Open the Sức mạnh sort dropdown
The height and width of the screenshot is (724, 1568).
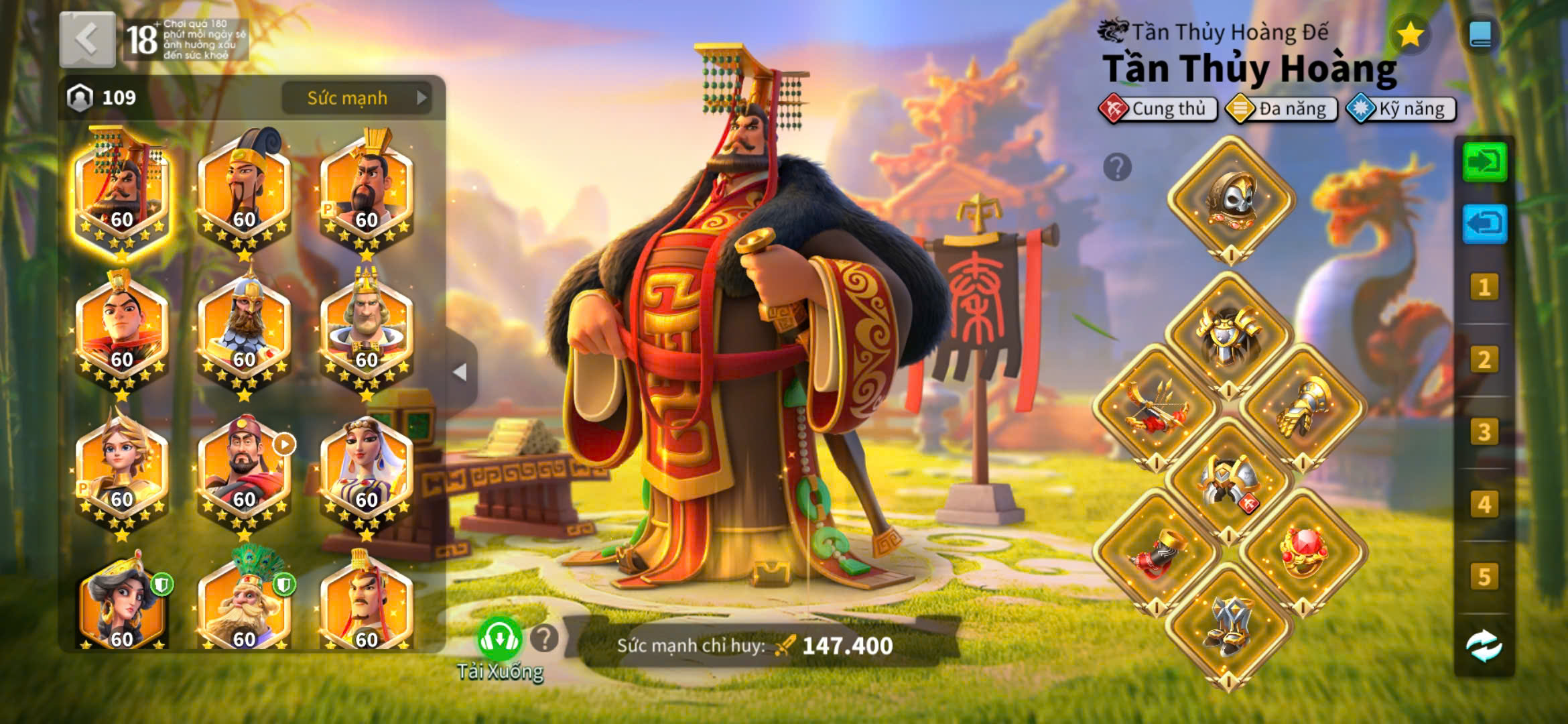pos(356,98)
